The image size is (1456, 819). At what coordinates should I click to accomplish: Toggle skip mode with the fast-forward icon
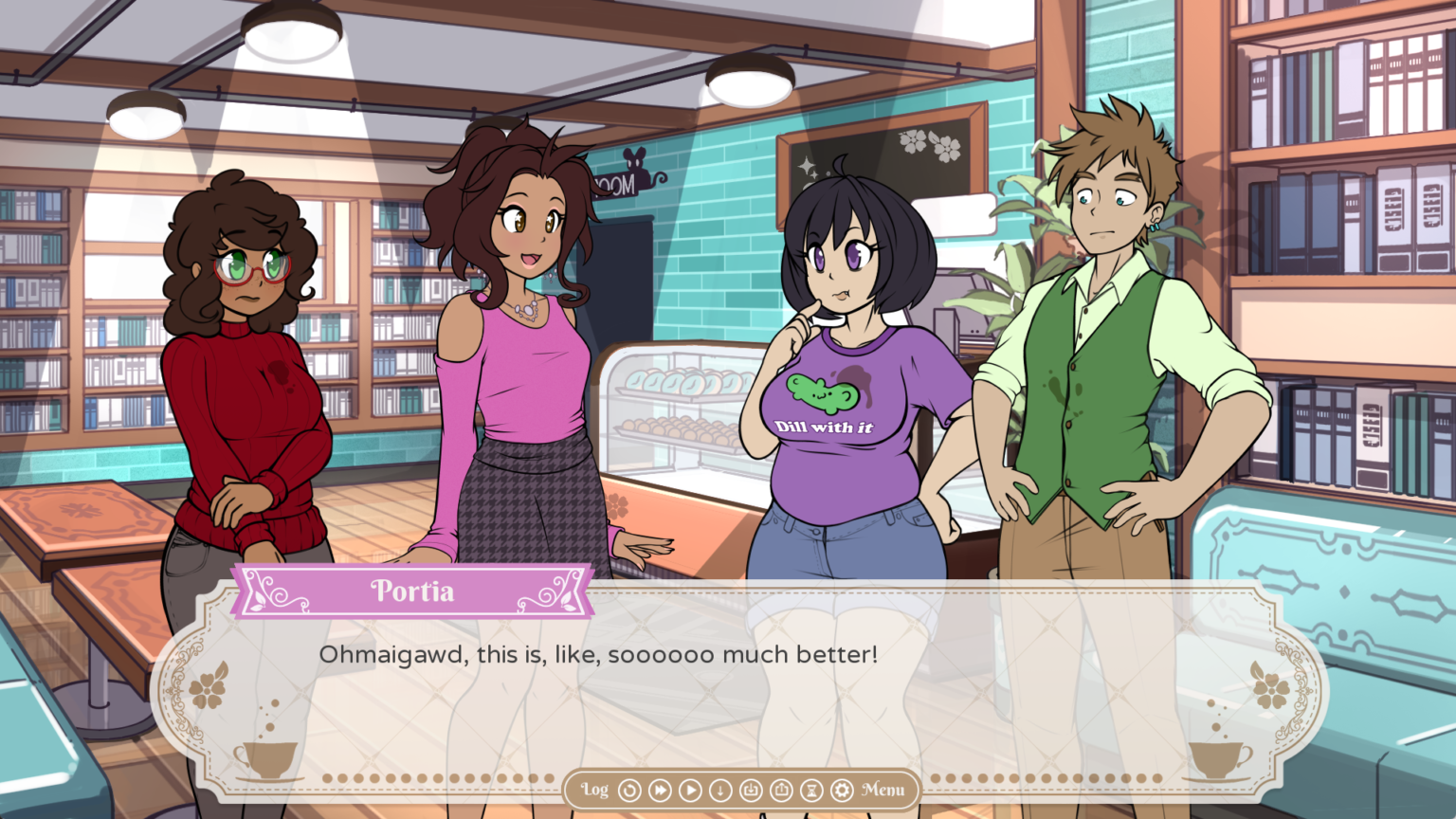coord(661,790)
